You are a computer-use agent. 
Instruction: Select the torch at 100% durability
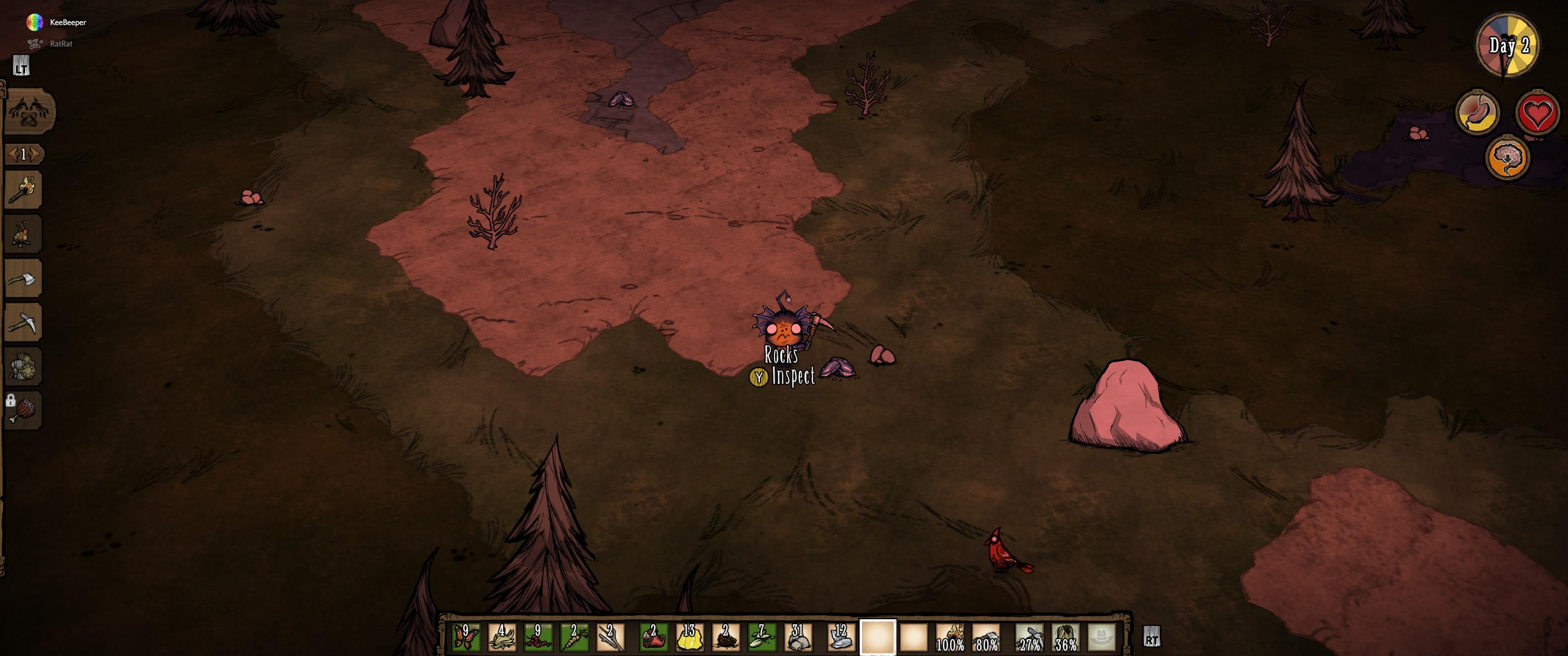949,637
